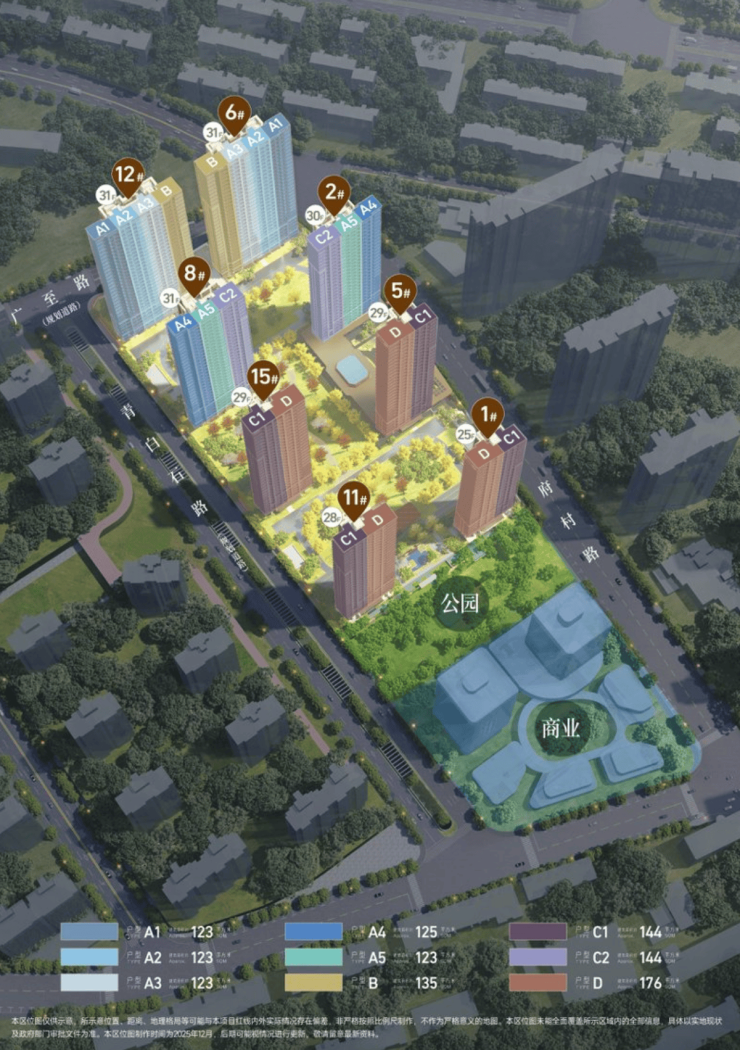Choose the A2 unit type legend swatch
This screenshot has height=1050, width=740.
point(89,957)
